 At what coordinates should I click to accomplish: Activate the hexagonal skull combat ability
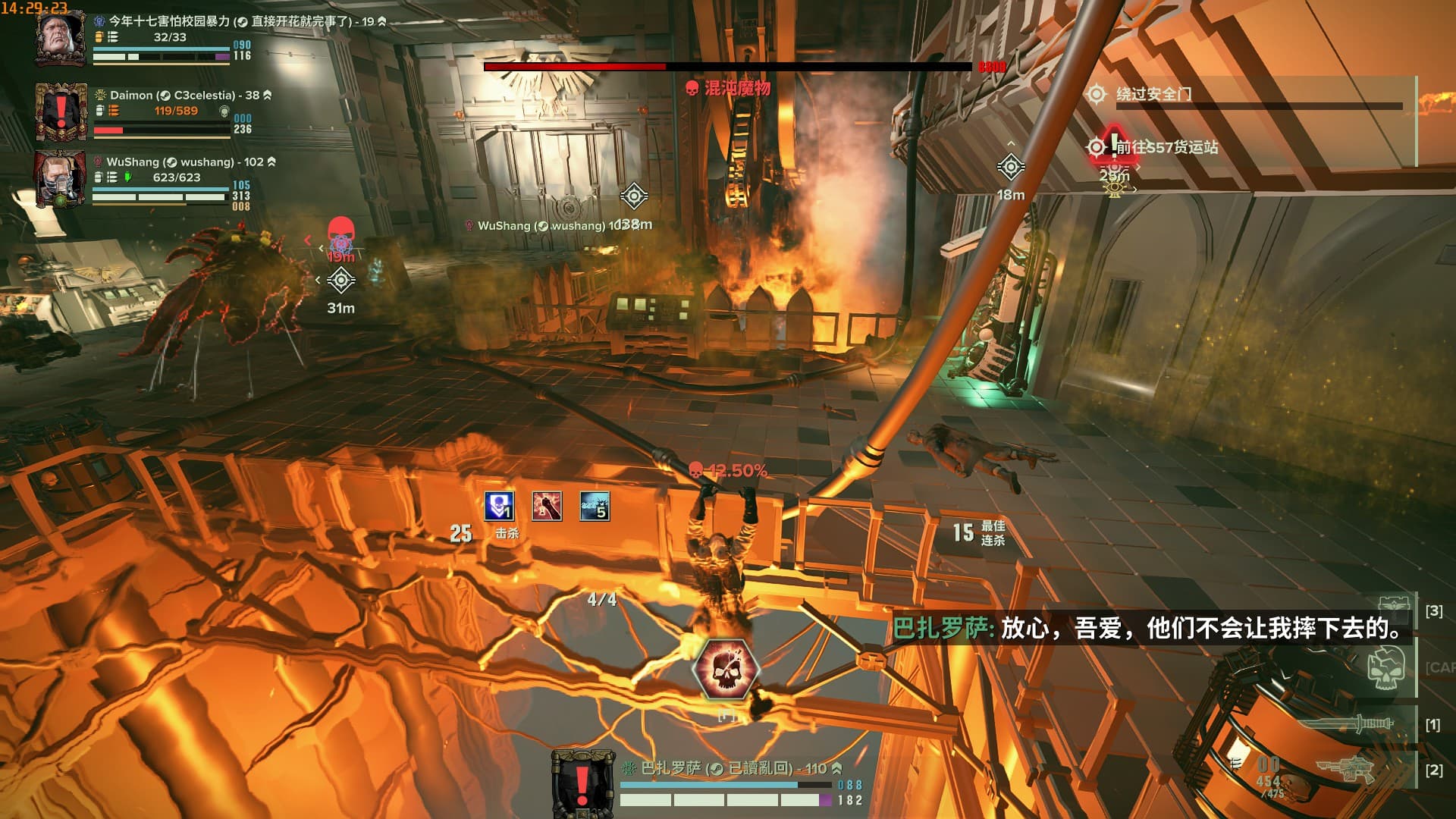point(726,668)
